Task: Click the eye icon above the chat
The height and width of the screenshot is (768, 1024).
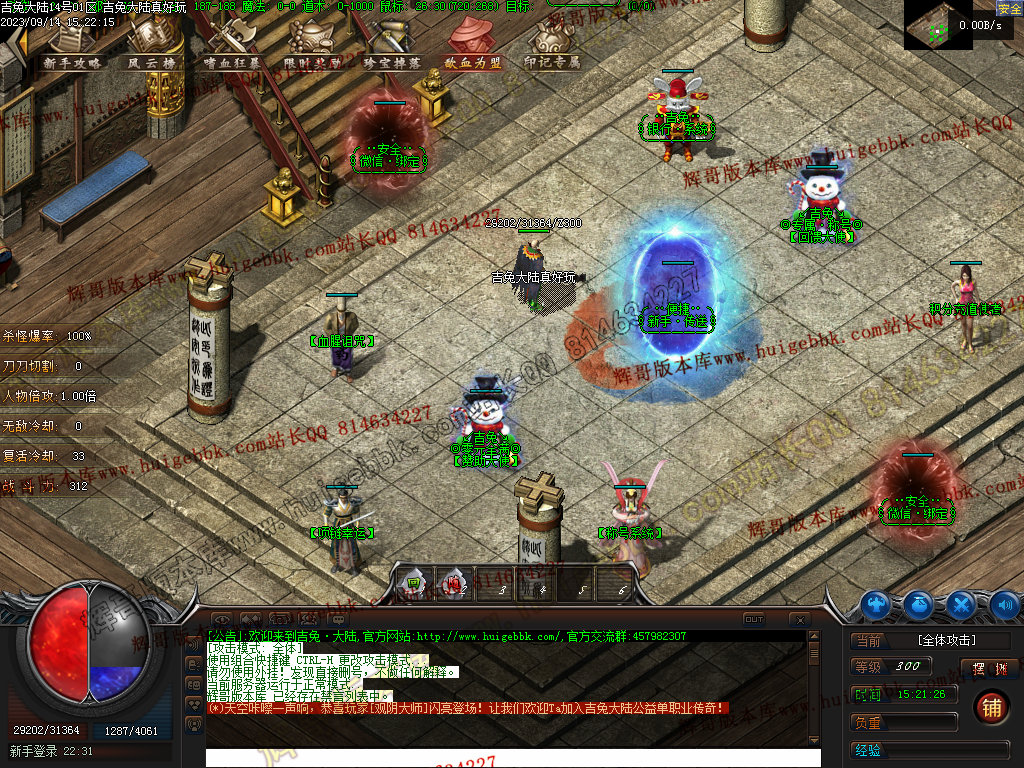Action: click(221, 620)
